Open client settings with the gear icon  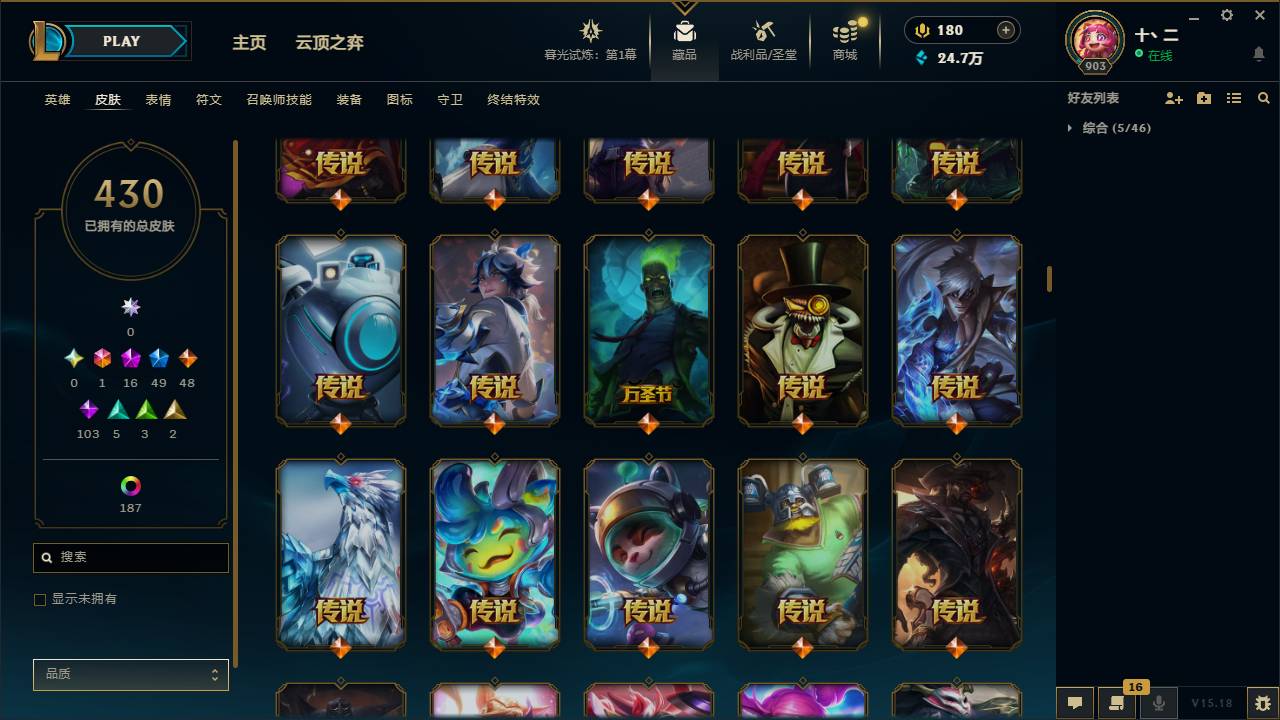[1226, 15]
